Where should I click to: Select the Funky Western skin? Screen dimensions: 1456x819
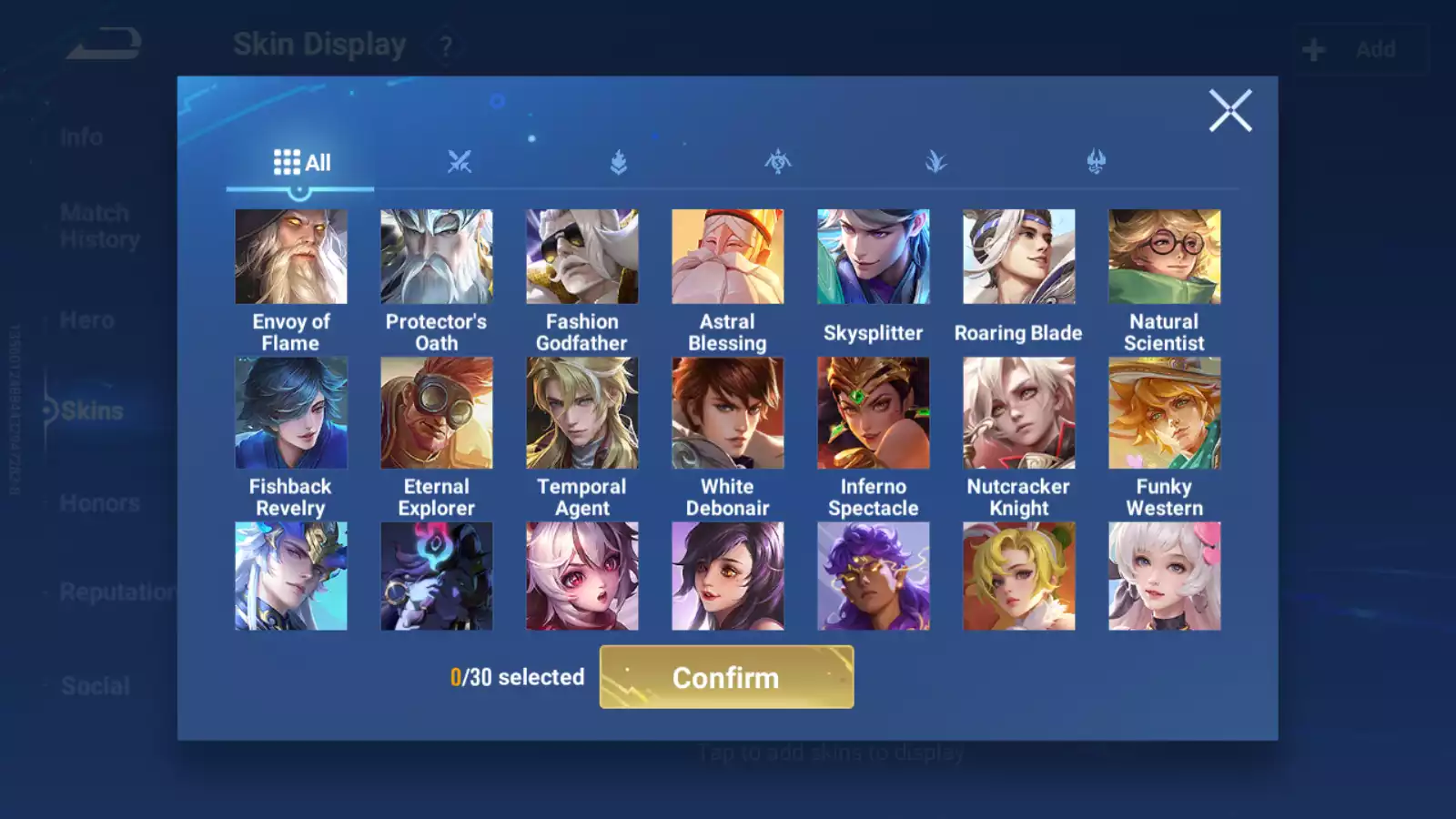pyautogui.click(x=1165, y=413)
